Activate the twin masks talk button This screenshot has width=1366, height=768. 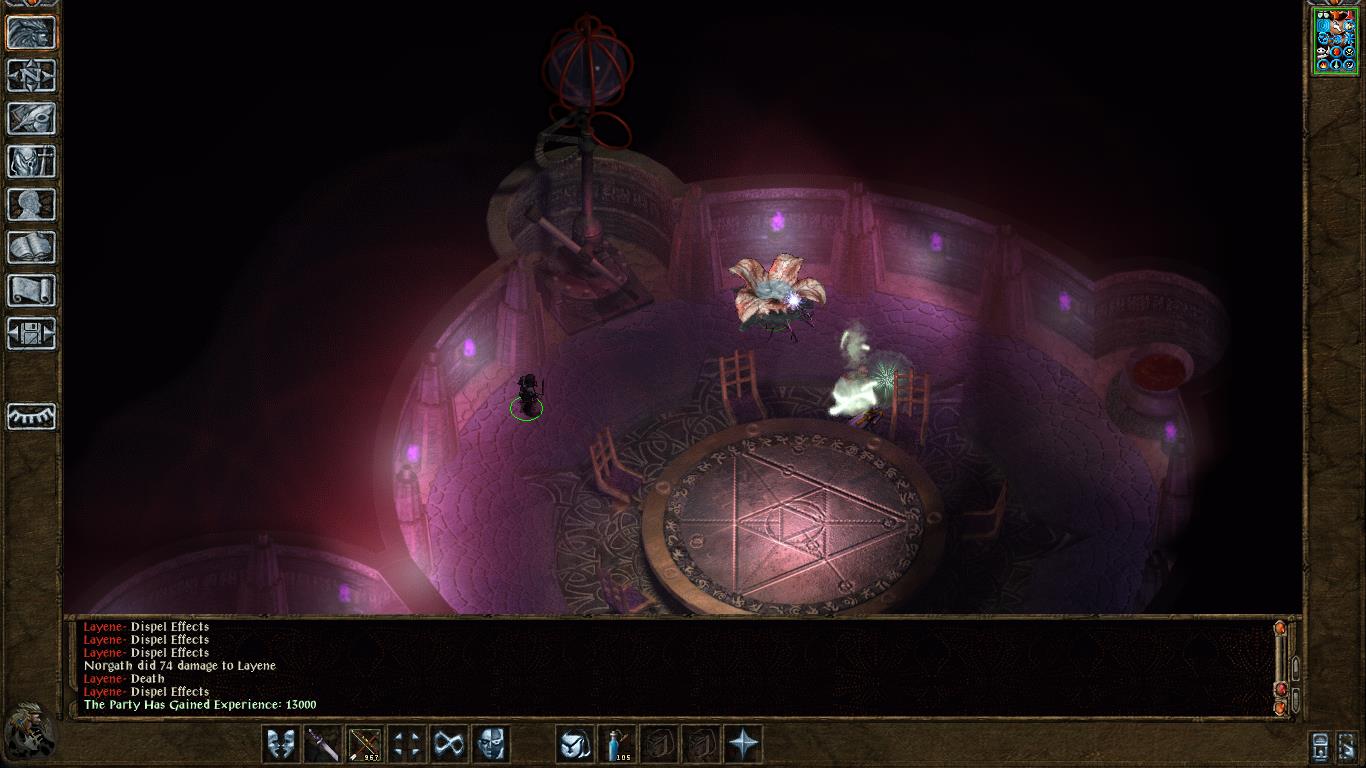pyautogui.click(x=281, y=744)
